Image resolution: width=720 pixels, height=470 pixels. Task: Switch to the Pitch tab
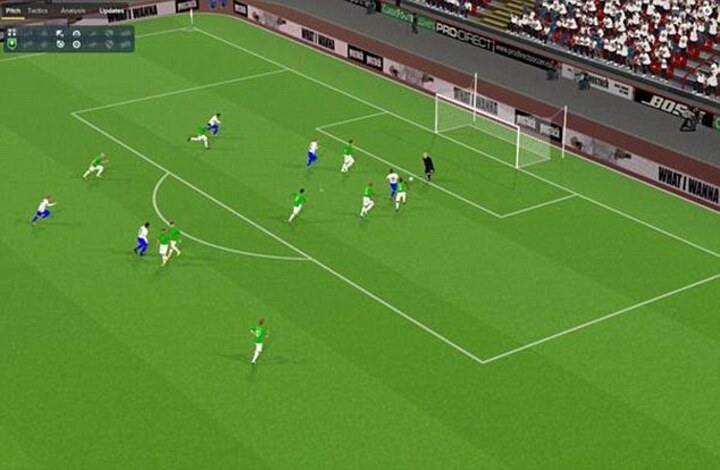(x=12, y=10)
